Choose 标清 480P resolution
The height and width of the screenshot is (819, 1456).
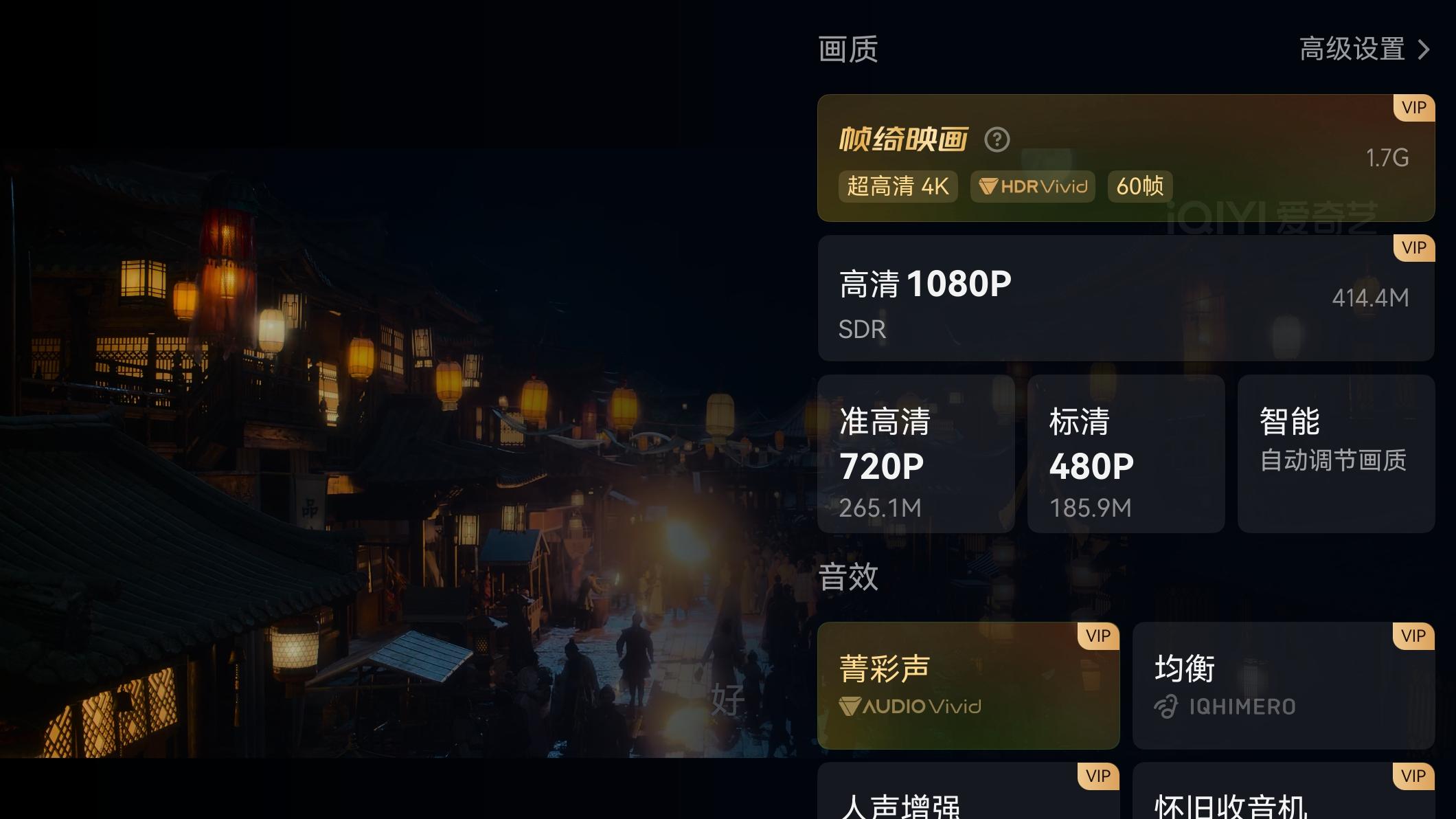coord(1126,453)
